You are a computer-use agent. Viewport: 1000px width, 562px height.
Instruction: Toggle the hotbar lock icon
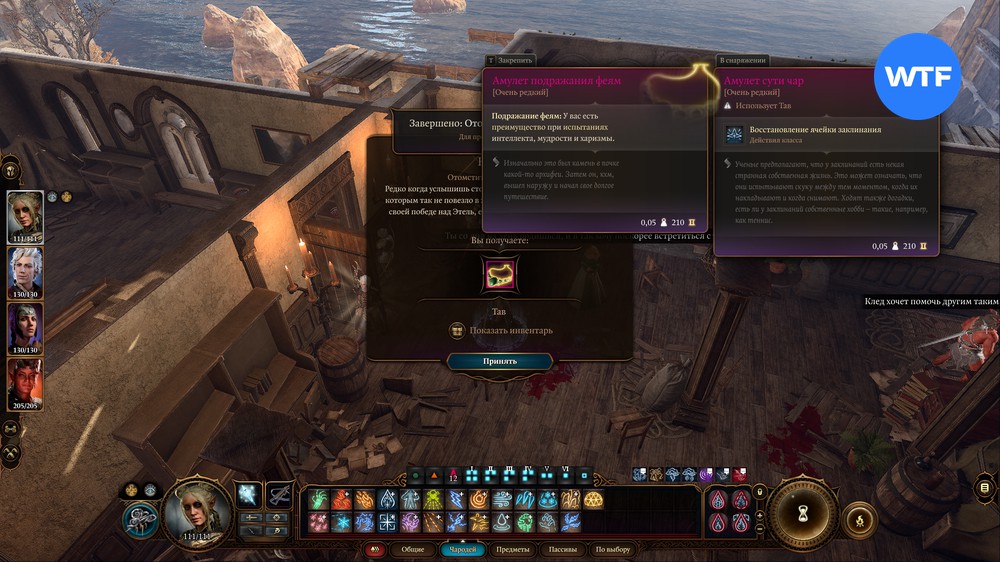tap(760, 491)
